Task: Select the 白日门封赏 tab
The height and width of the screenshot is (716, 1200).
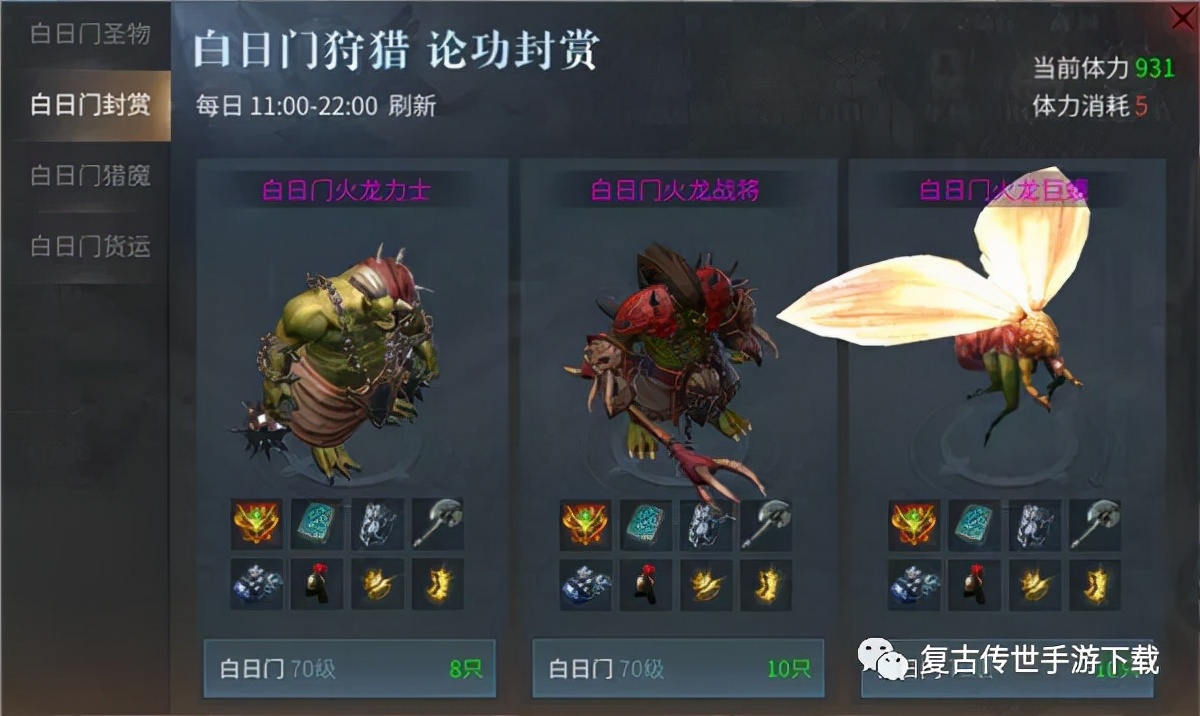Action: click(88, 105)
